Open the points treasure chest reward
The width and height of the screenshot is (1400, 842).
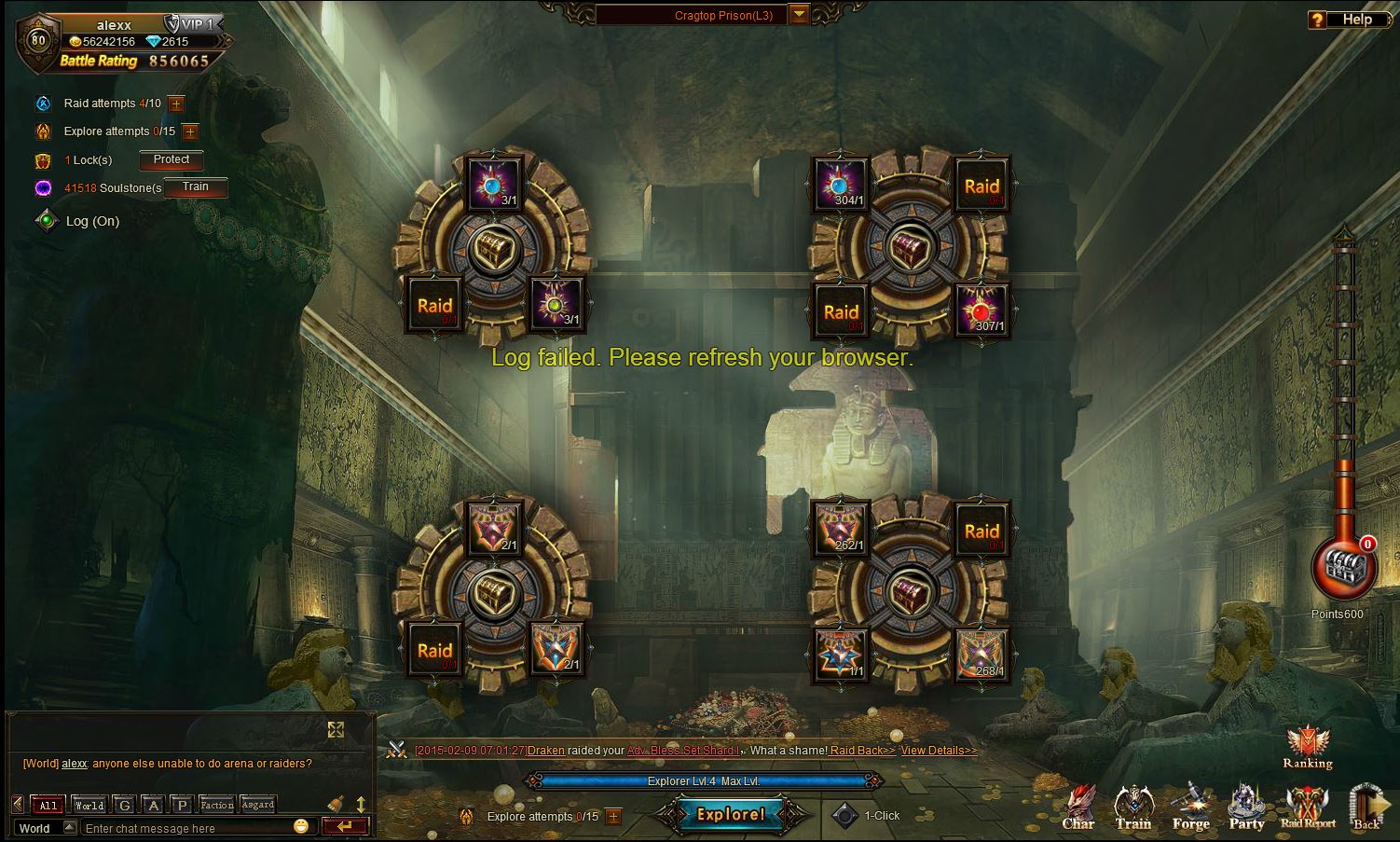click(x=1343, y=567)
